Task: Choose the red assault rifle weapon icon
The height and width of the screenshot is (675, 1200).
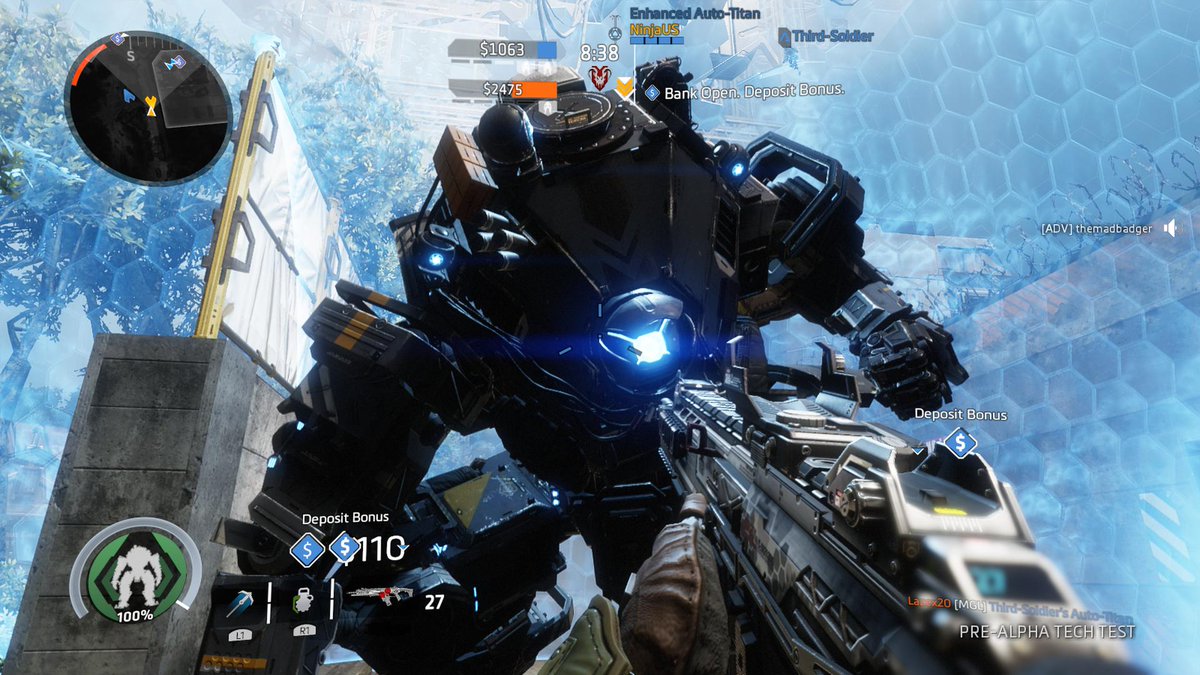Action: tap(380, 597)
